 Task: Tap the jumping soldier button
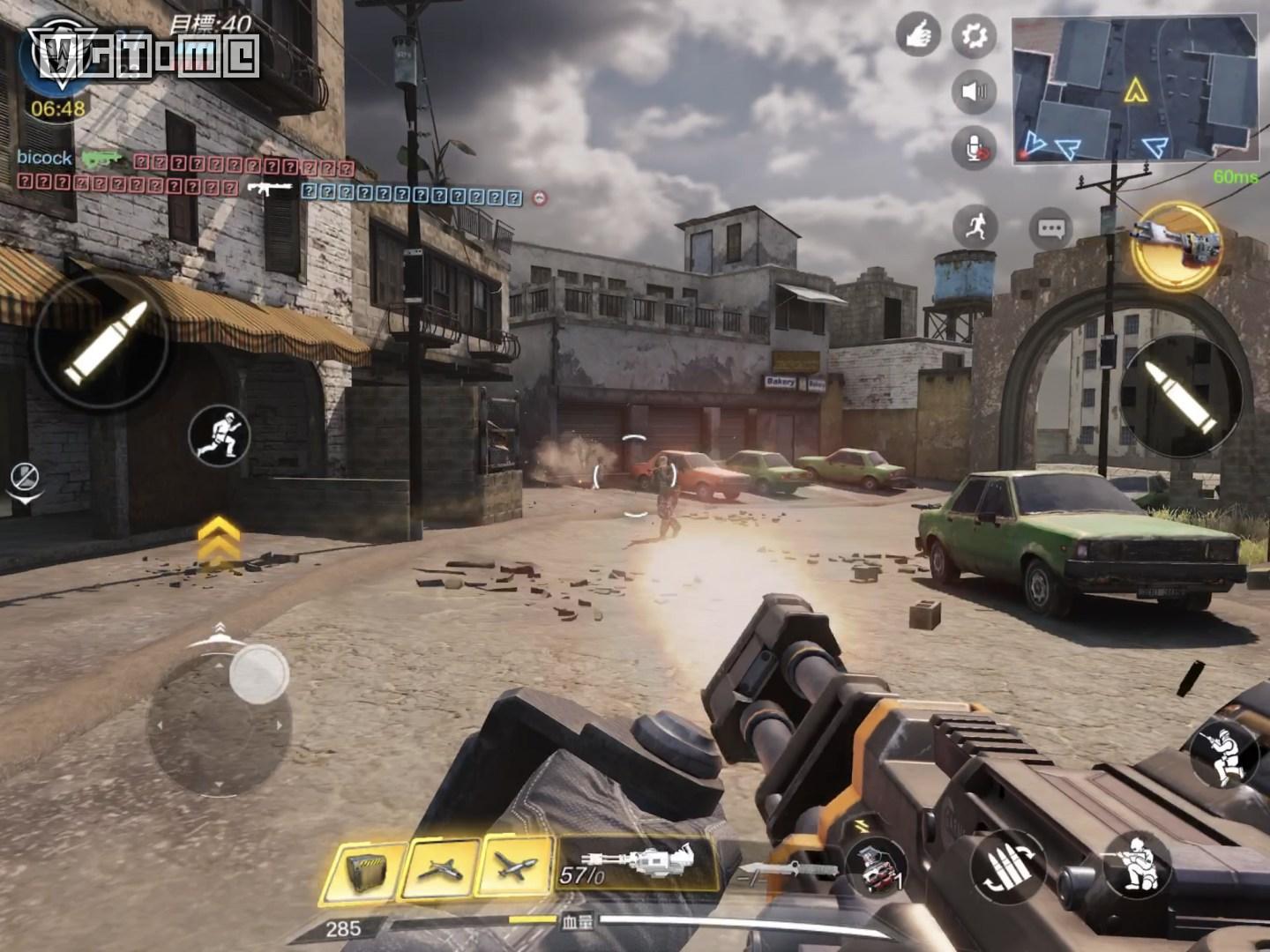coord(220,436)
